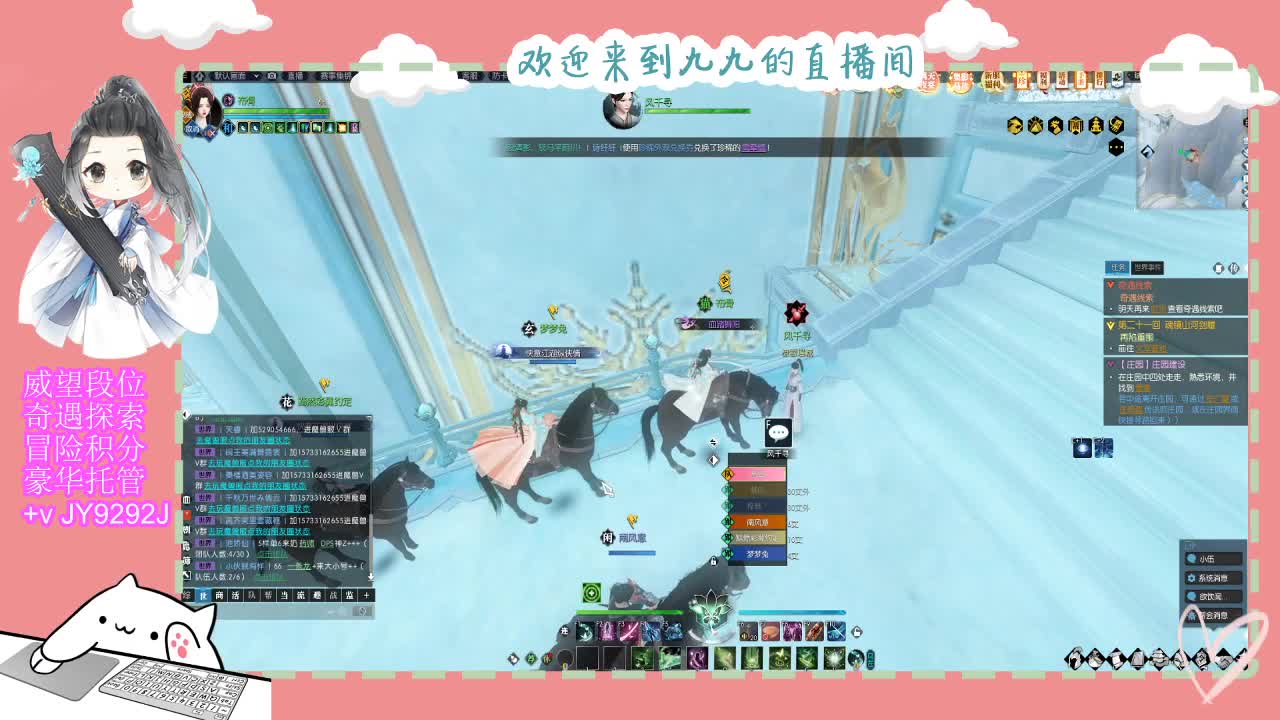Collapse the 庄园建设 quest entry
The width and height of the screenshot is (1280, 720).
[1110, 363]
